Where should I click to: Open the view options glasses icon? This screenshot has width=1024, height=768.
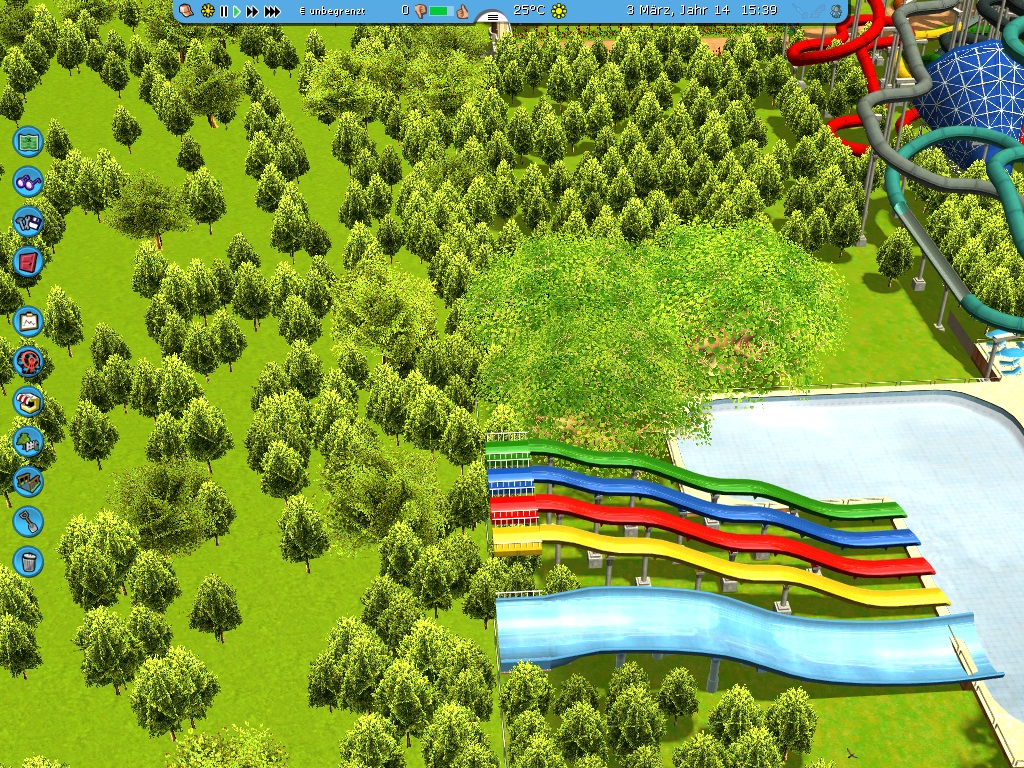pyautogui.click(x=28, y=182)
